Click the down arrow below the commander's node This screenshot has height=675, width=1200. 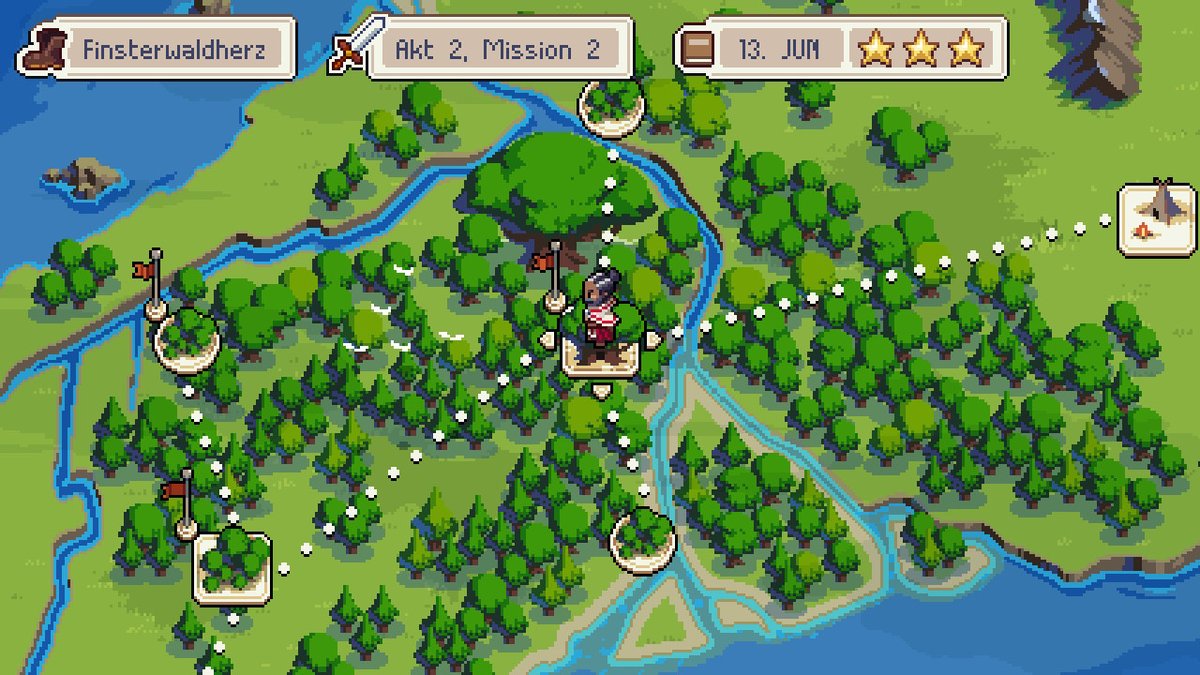click(600, 391)
